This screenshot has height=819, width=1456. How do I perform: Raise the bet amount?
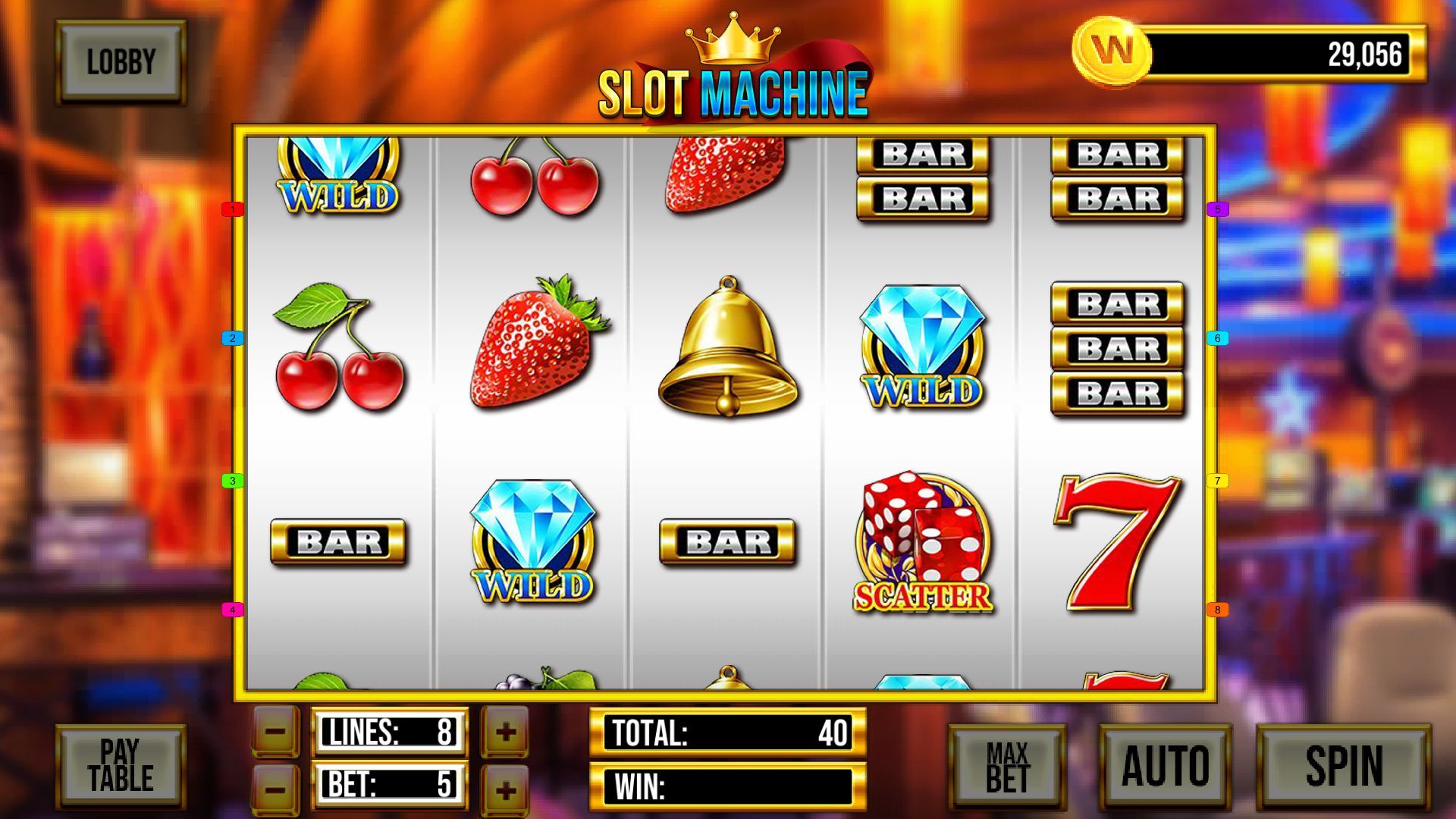pos(505,789)
